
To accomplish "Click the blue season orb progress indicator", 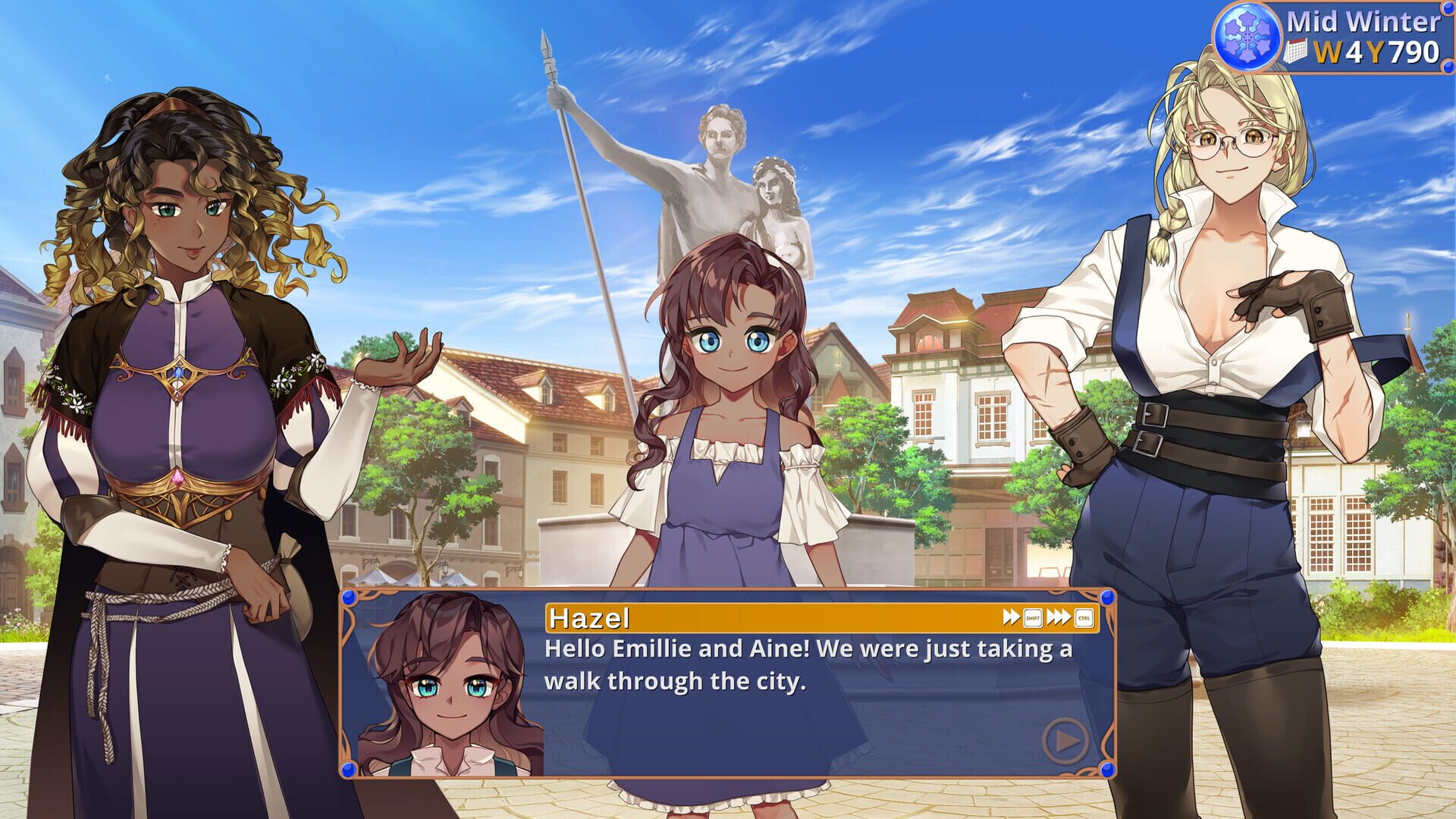I will [x=1247, y=36].
